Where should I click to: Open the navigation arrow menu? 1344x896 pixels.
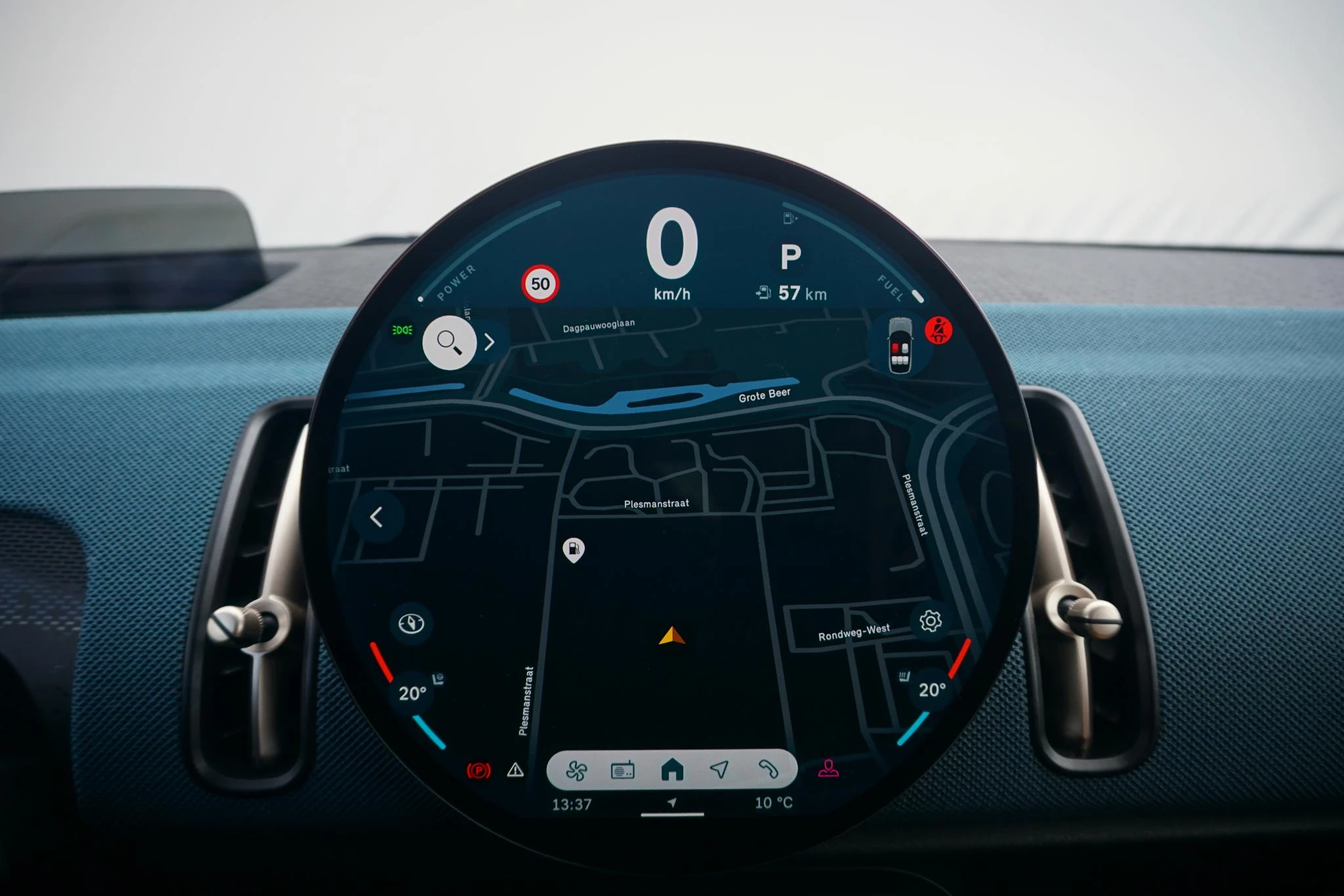click(x=719, y=769)
